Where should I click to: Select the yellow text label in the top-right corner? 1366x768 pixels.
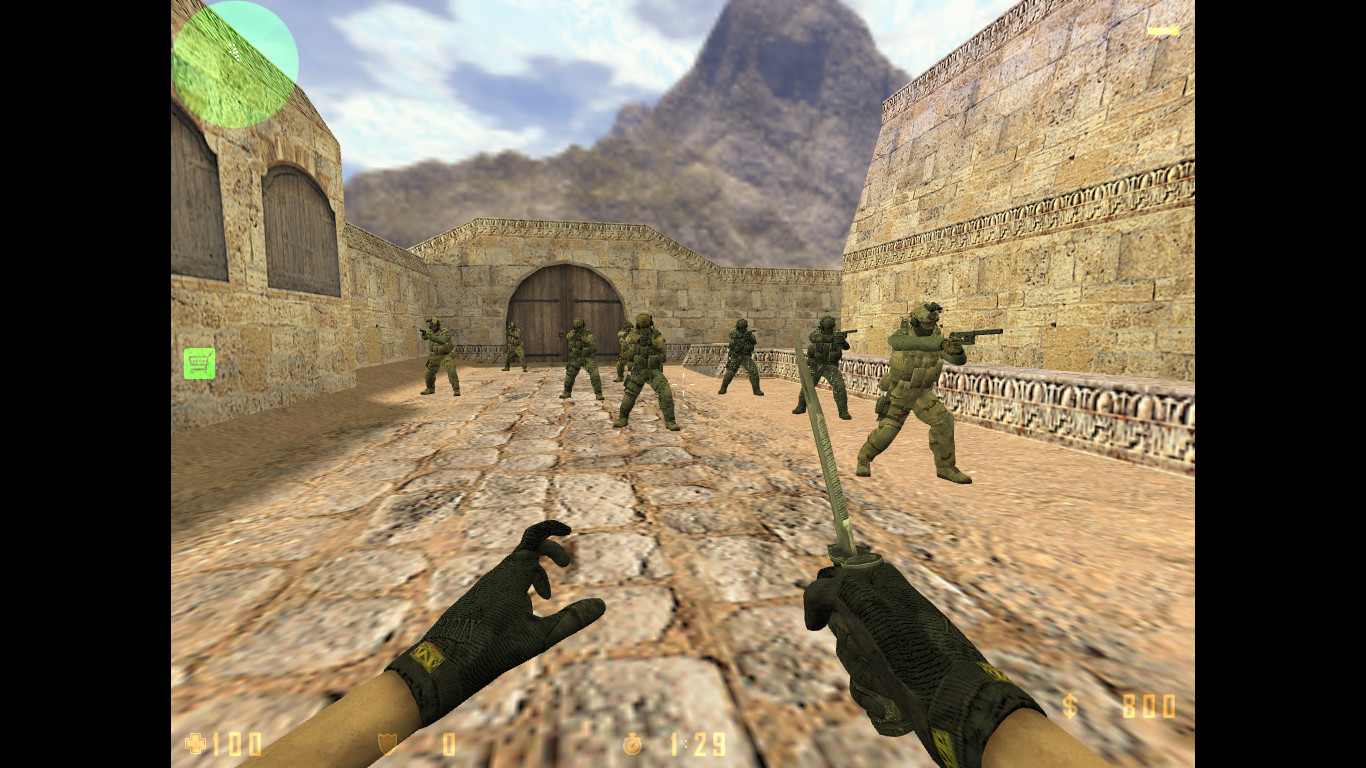point(1163,31)
